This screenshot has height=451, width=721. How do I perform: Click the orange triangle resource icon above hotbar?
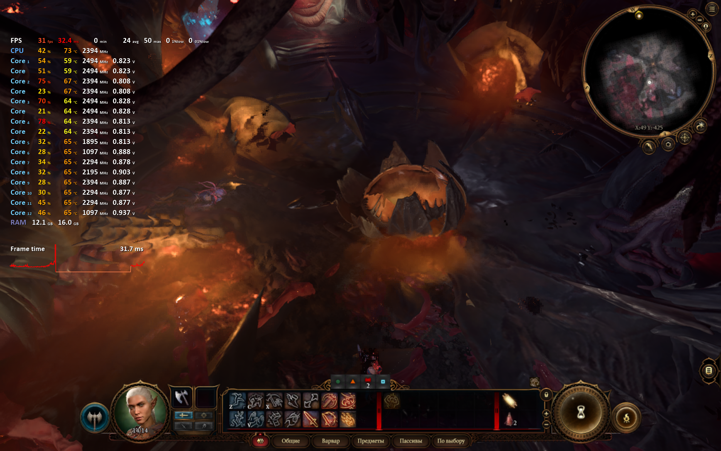(x=353, y=381)
